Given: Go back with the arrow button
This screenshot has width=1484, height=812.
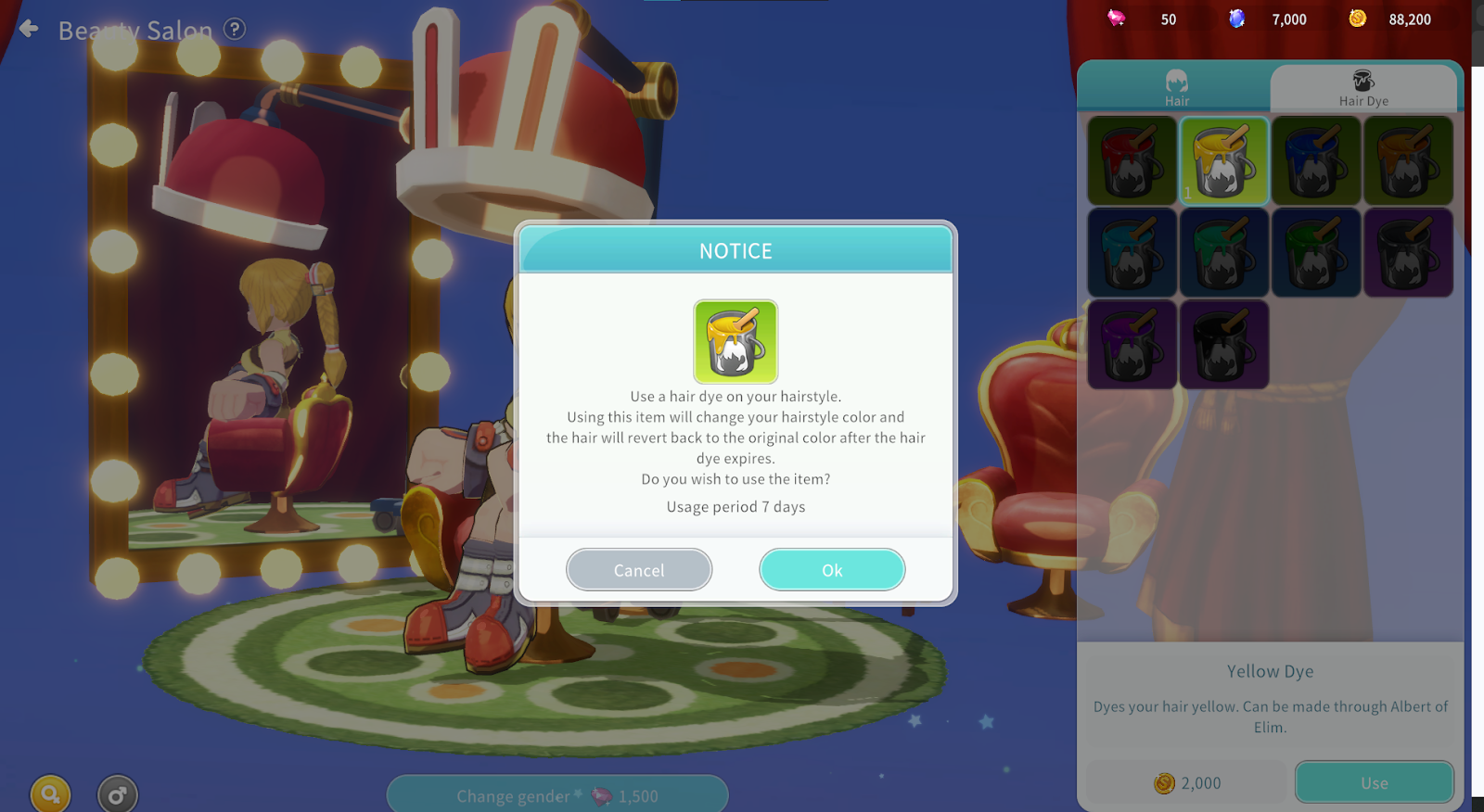Looking at the screenshot, I should tap(29, 29).
